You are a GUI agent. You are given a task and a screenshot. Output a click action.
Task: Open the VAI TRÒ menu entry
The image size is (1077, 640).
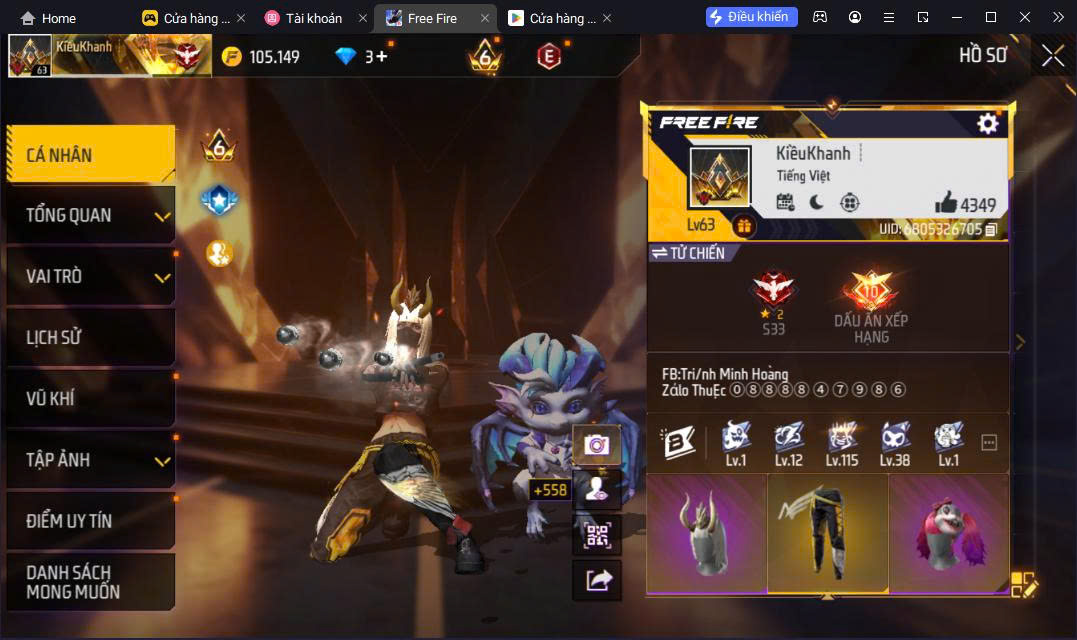tap(90, 276)
